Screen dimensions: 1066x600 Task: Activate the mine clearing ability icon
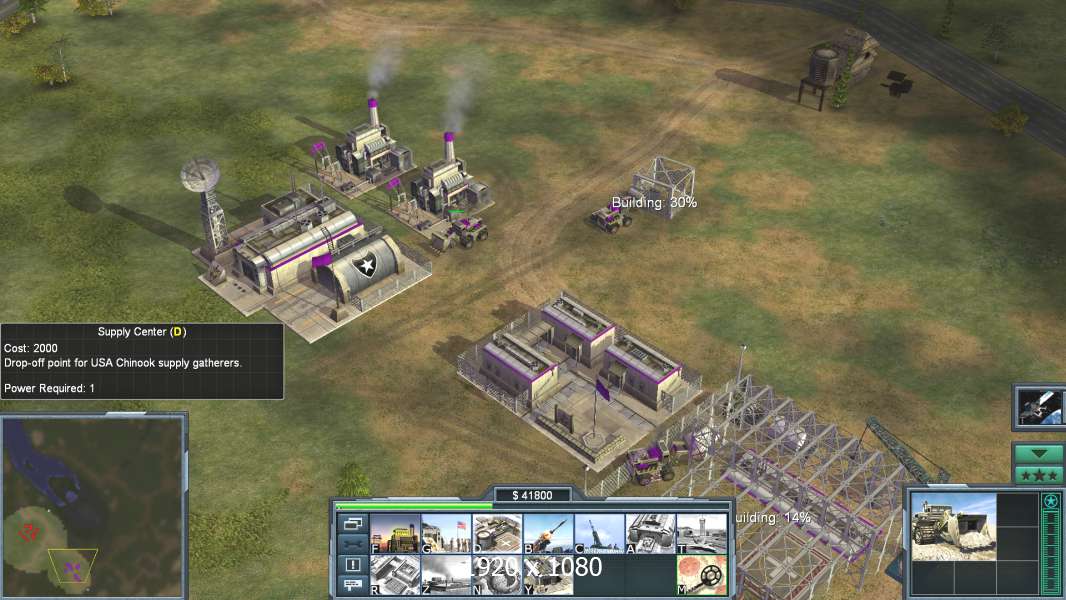tap(701, 574)
